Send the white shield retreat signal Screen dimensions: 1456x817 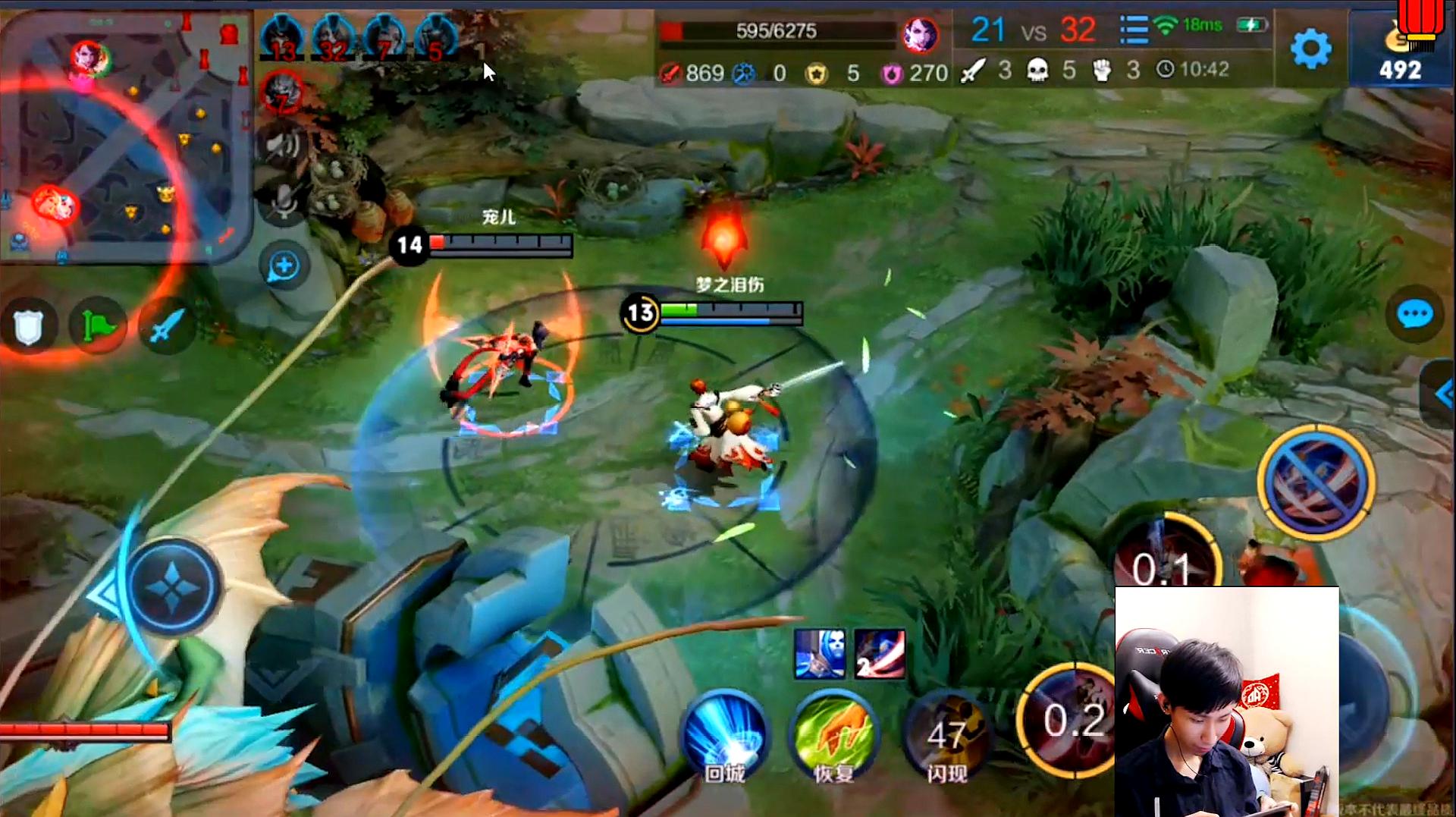point(29,326)
